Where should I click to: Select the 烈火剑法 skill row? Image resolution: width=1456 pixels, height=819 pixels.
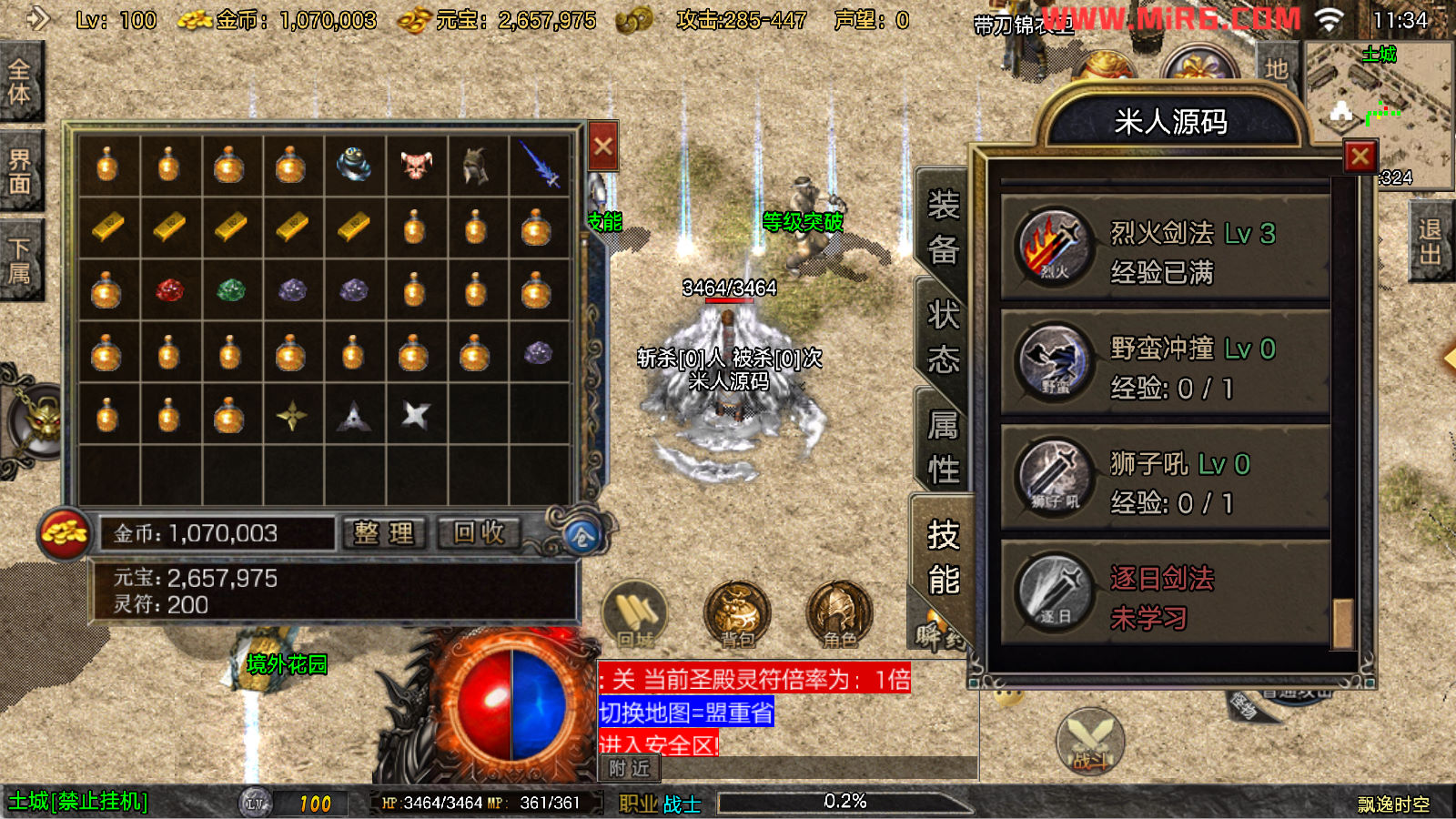pos(1165,248)
